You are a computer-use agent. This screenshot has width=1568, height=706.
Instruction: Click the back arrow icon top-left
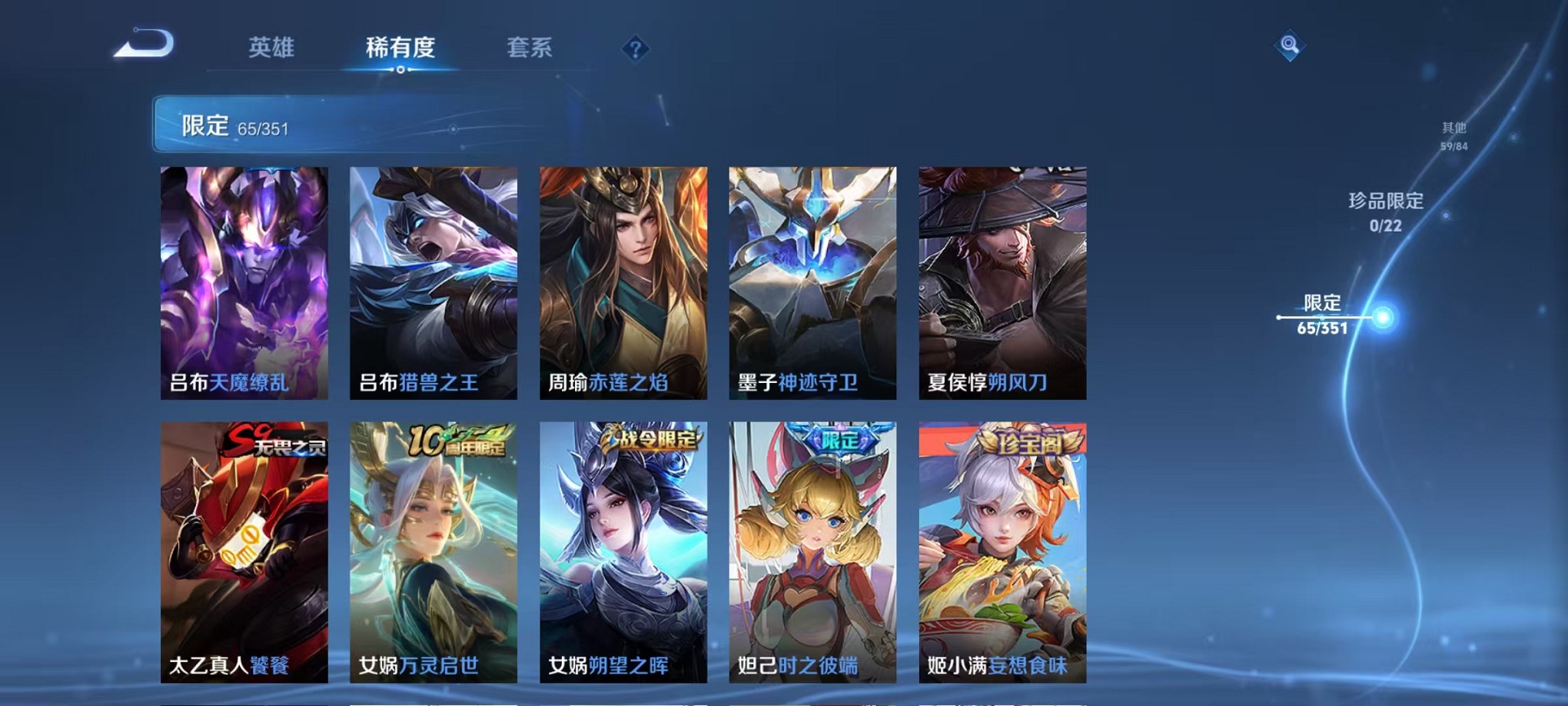tap(142, 46)
